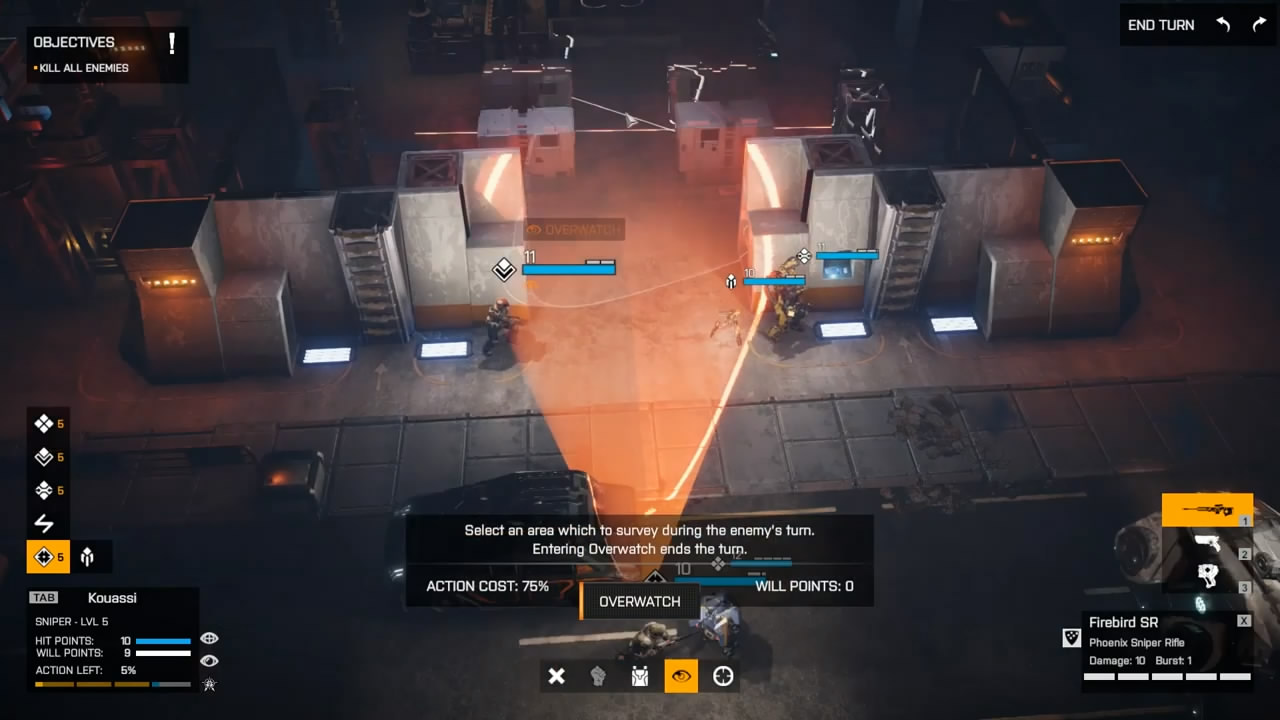Close the Firebird SR weapon panel

click(x=1243, y=621)
